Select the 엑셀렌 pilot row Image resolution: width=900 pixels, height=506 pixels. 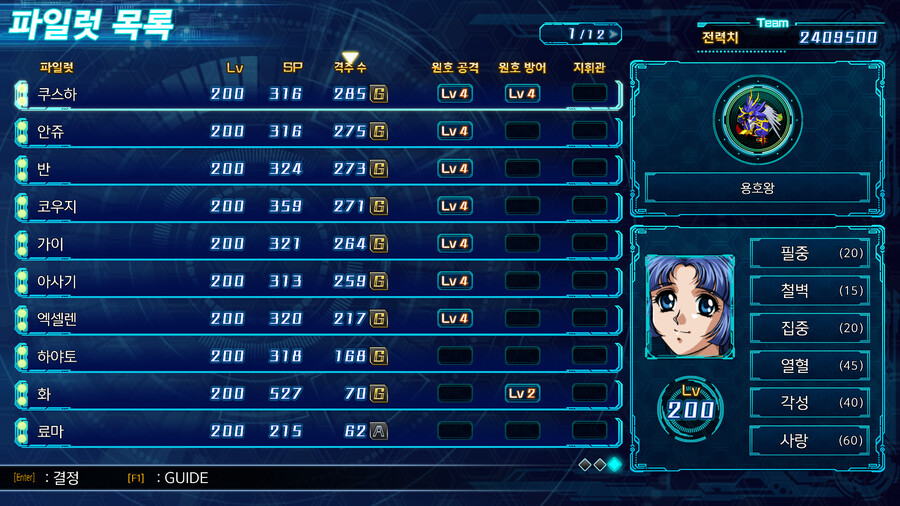click(57, 319)
